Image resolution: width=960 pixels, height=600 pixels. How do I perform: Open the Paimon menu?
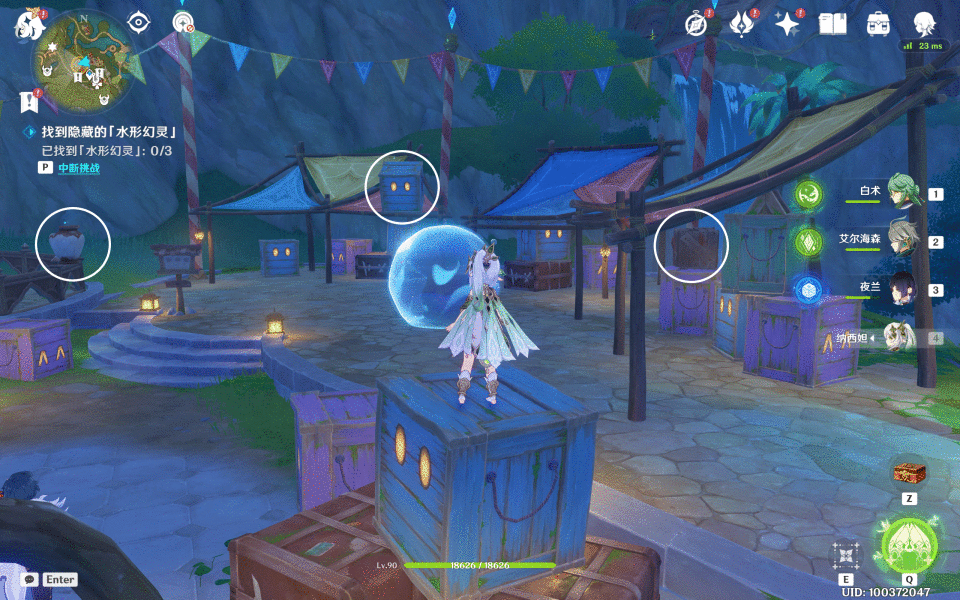tap(25, 27)
